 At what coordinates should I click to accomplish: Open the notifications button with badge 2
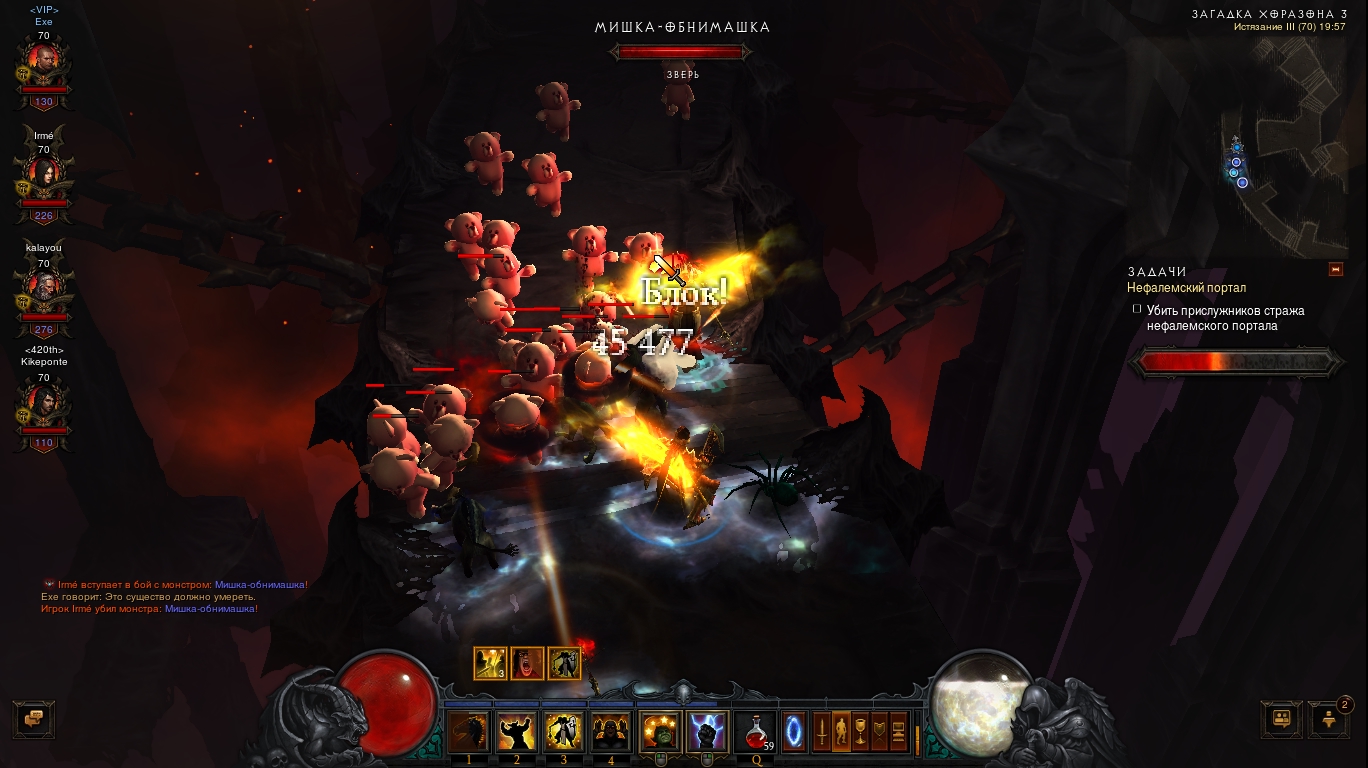click(1329, 719)
